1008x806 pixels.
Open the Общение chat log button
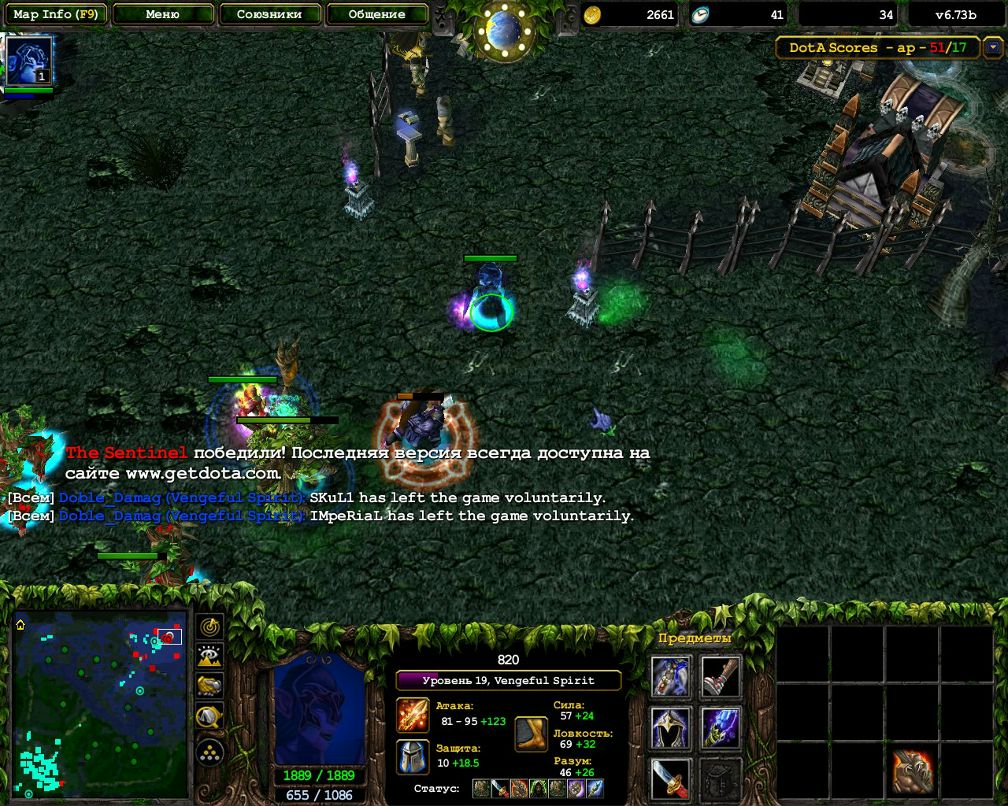tap(377, 14)
